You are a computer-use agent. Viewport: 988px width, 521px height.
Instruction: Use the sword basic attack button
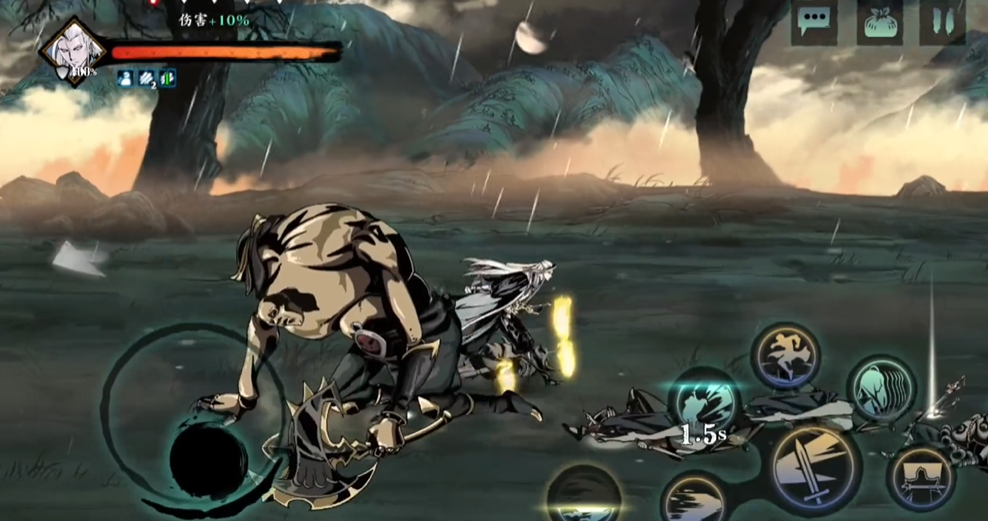[x=815, y=468]
